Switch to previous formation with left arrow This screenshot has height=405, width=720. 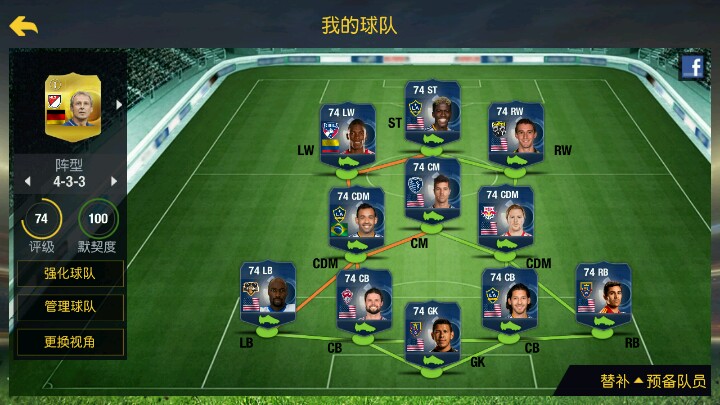pyautogui.click(x=27, y=181)
